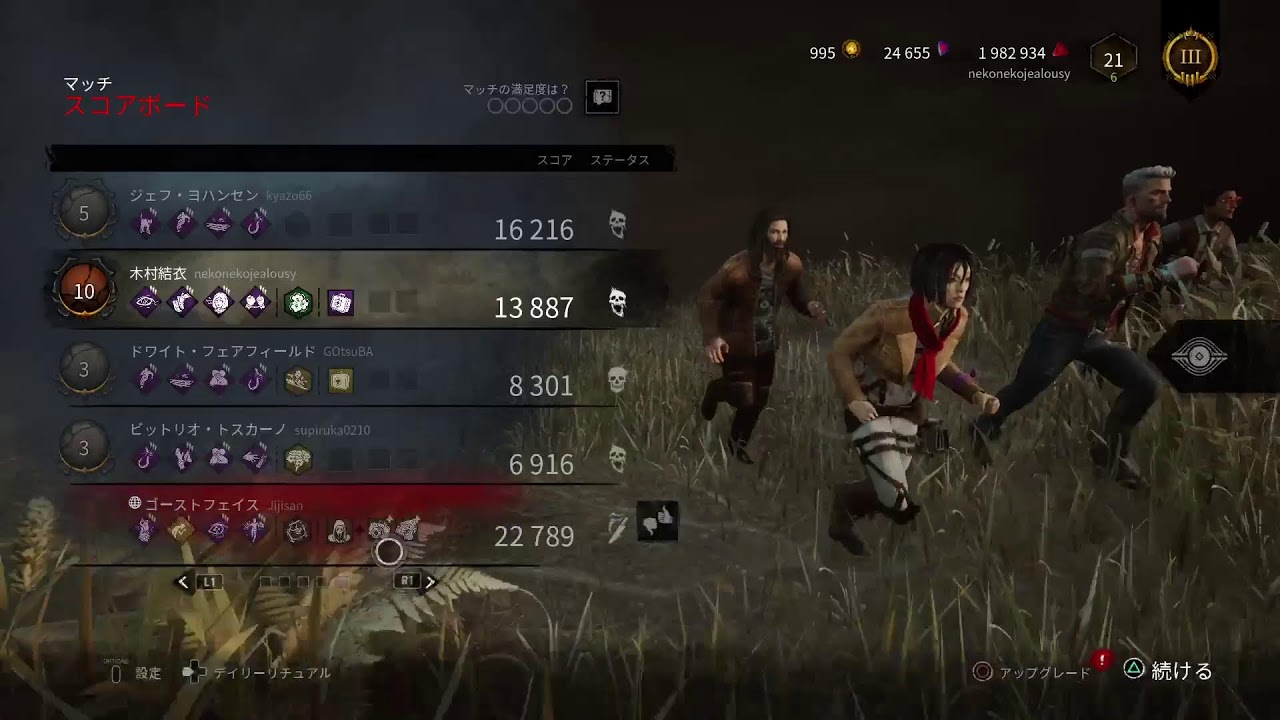The width and height of the screenshot is (1280, 720).
Task: Select nekonekojealousy's green offering icon
Action: (x=296, y=301)
